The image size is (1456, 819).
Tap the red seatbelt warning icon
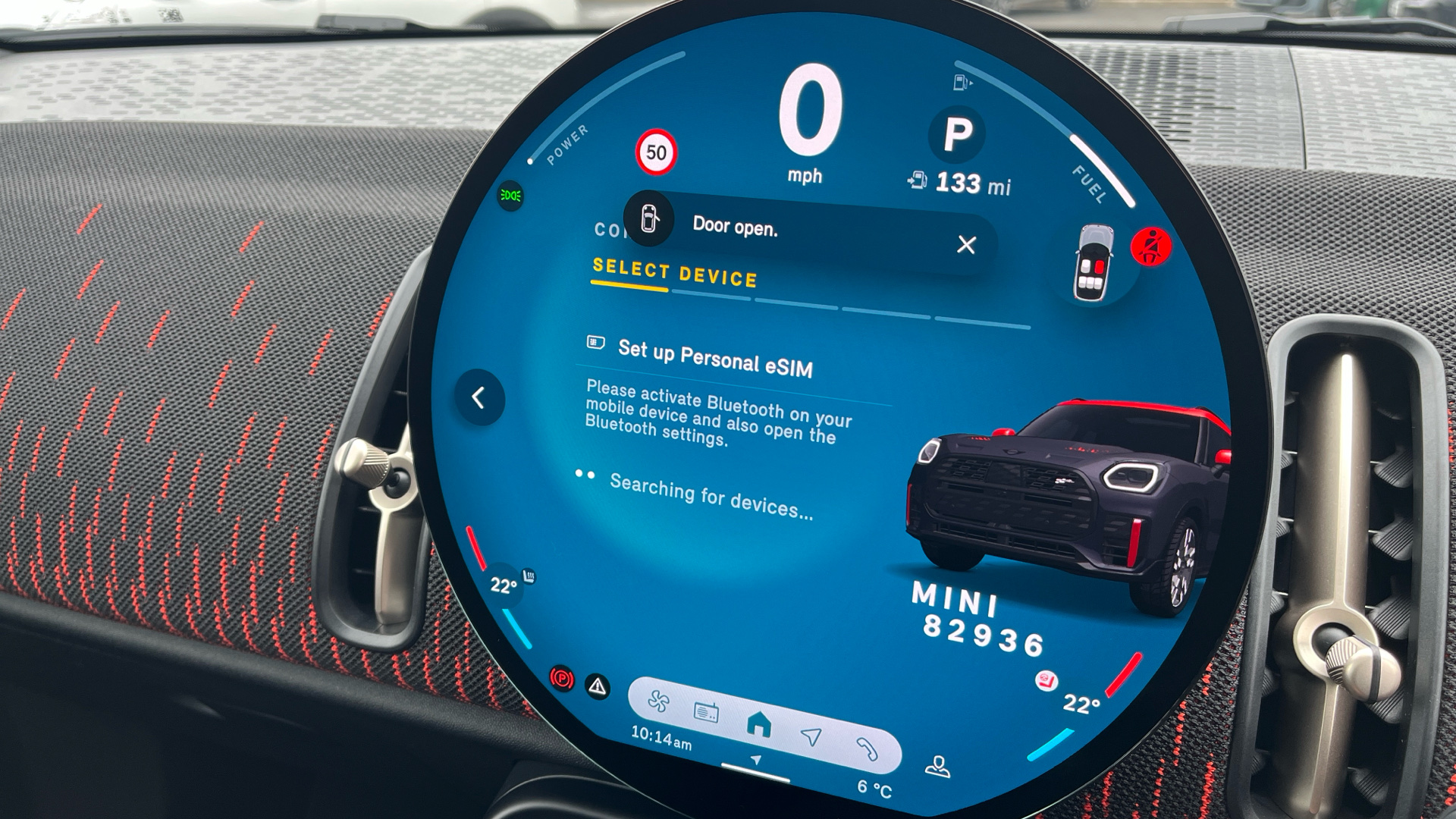(x=1150, y=247)
